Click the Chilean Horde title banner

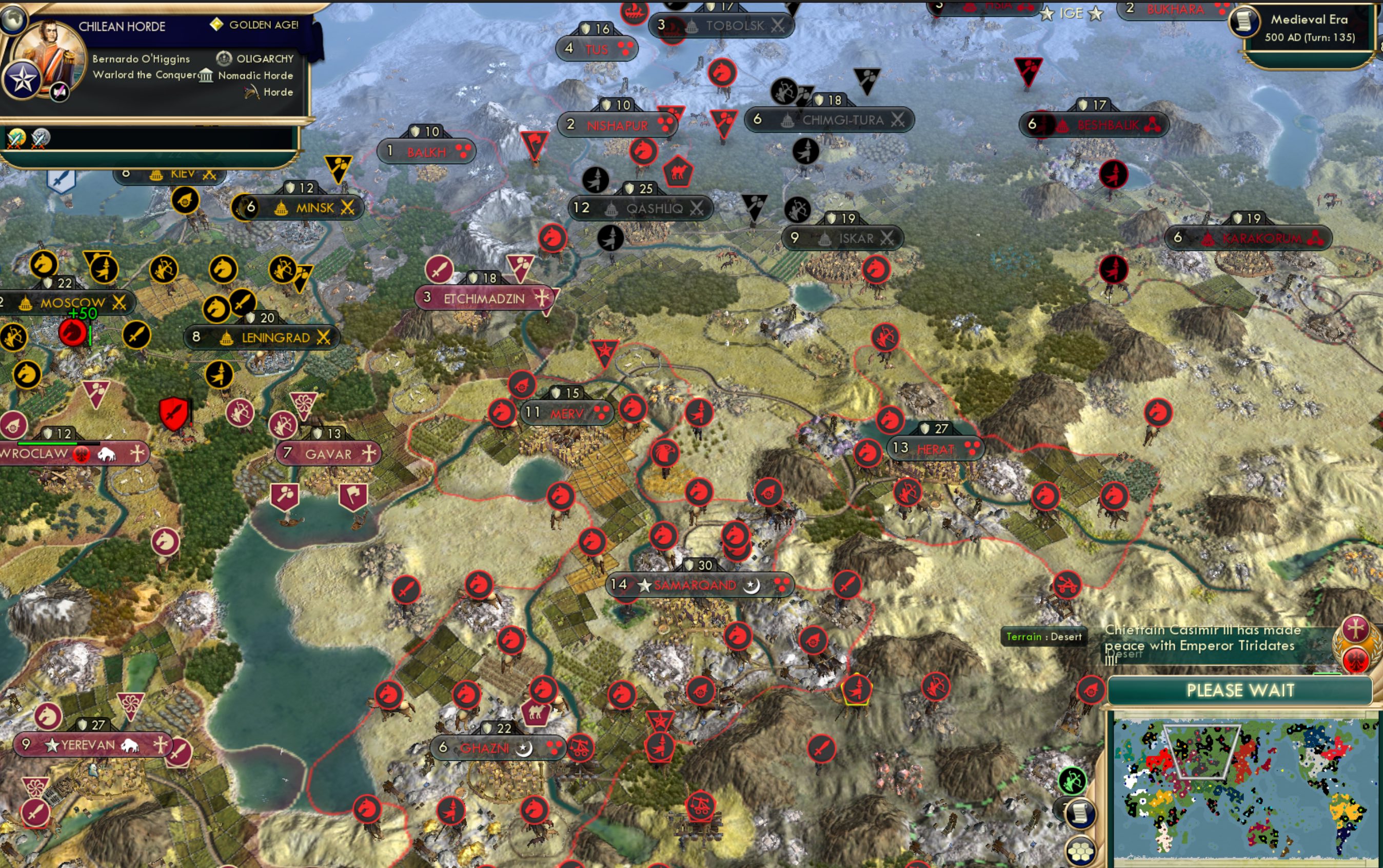tap(122, 26)
